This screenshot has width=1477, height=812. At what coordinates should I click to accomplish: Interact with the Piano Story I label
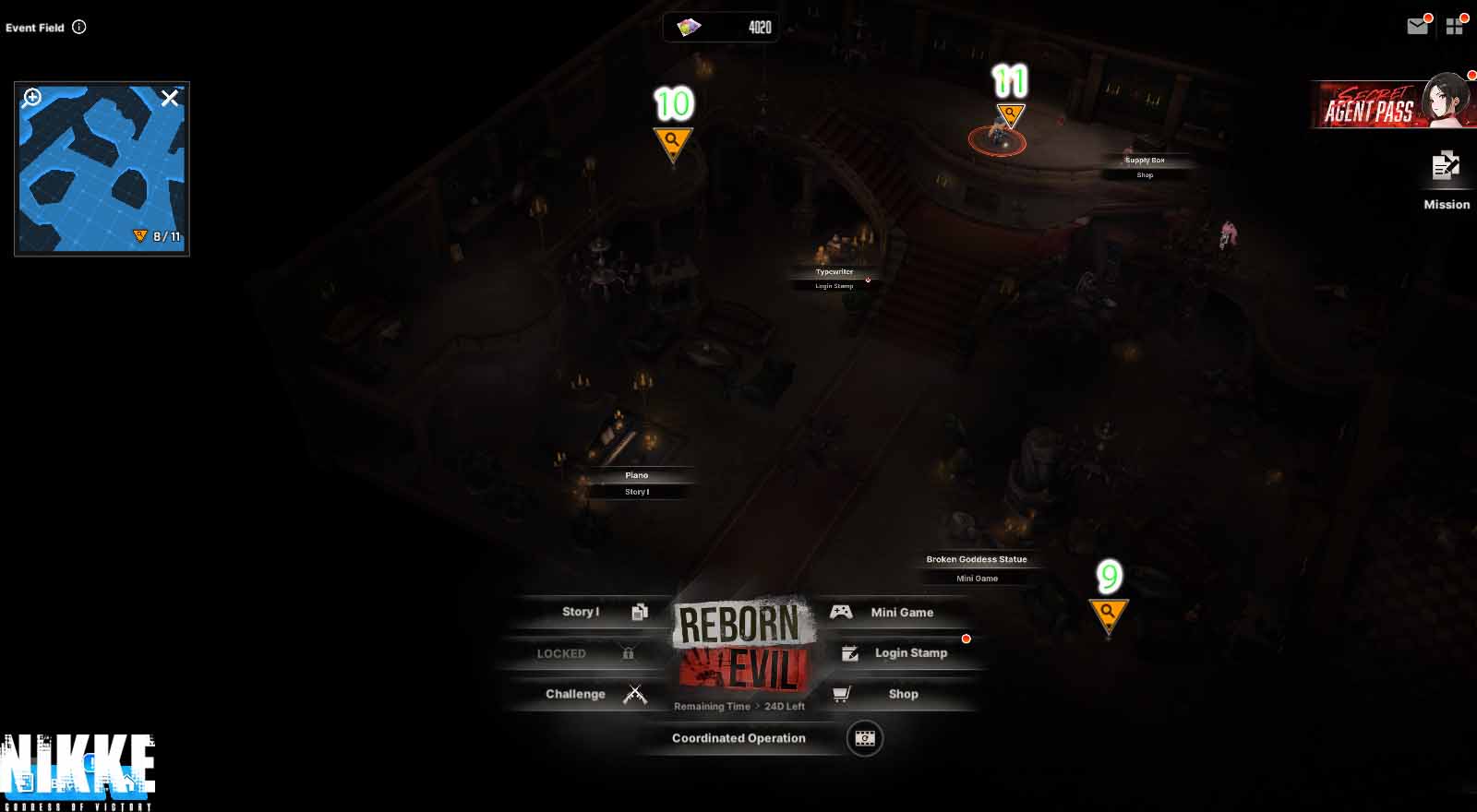point(637,484)
